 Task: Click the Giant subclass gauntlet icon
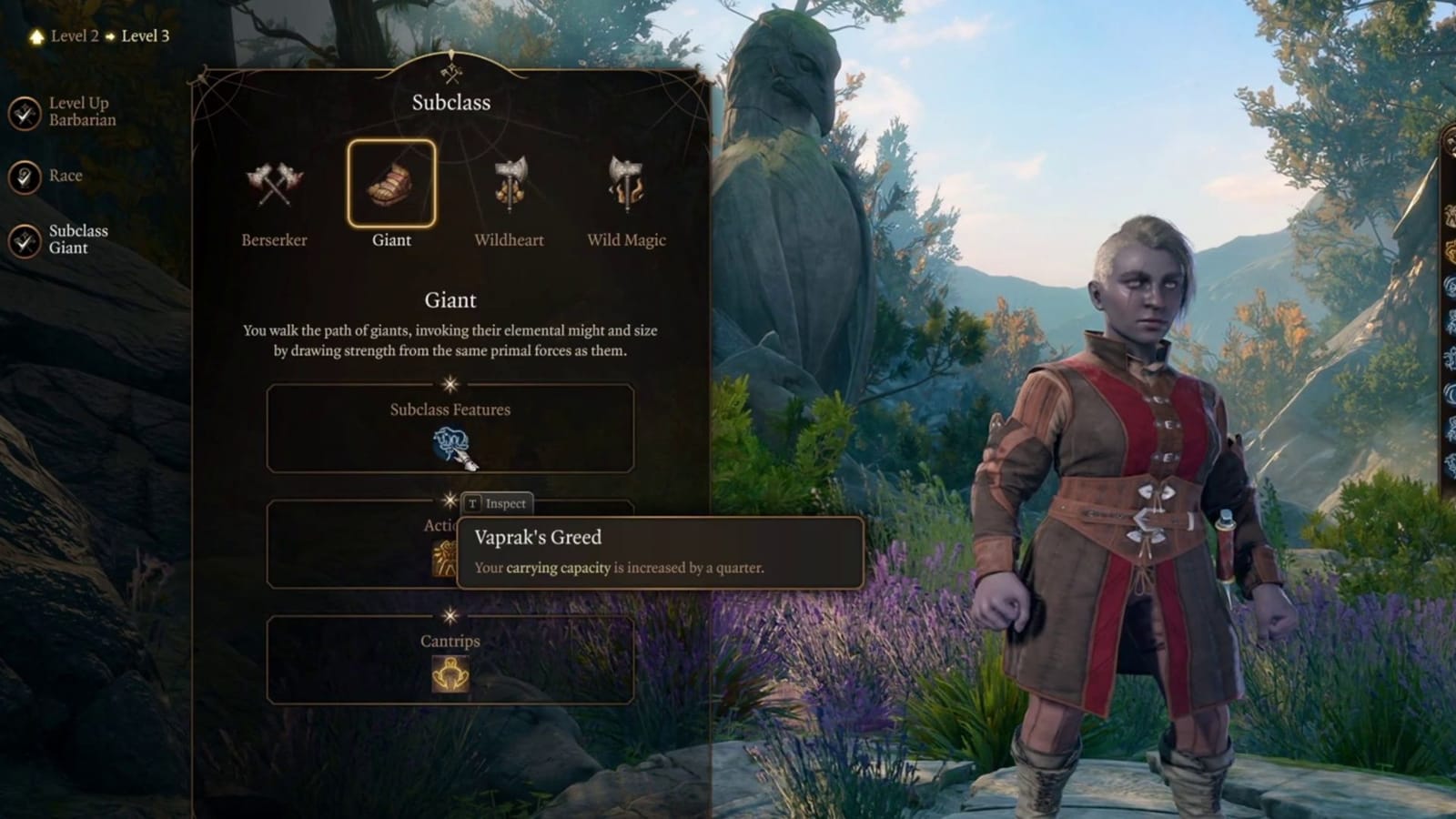(390, 185)
